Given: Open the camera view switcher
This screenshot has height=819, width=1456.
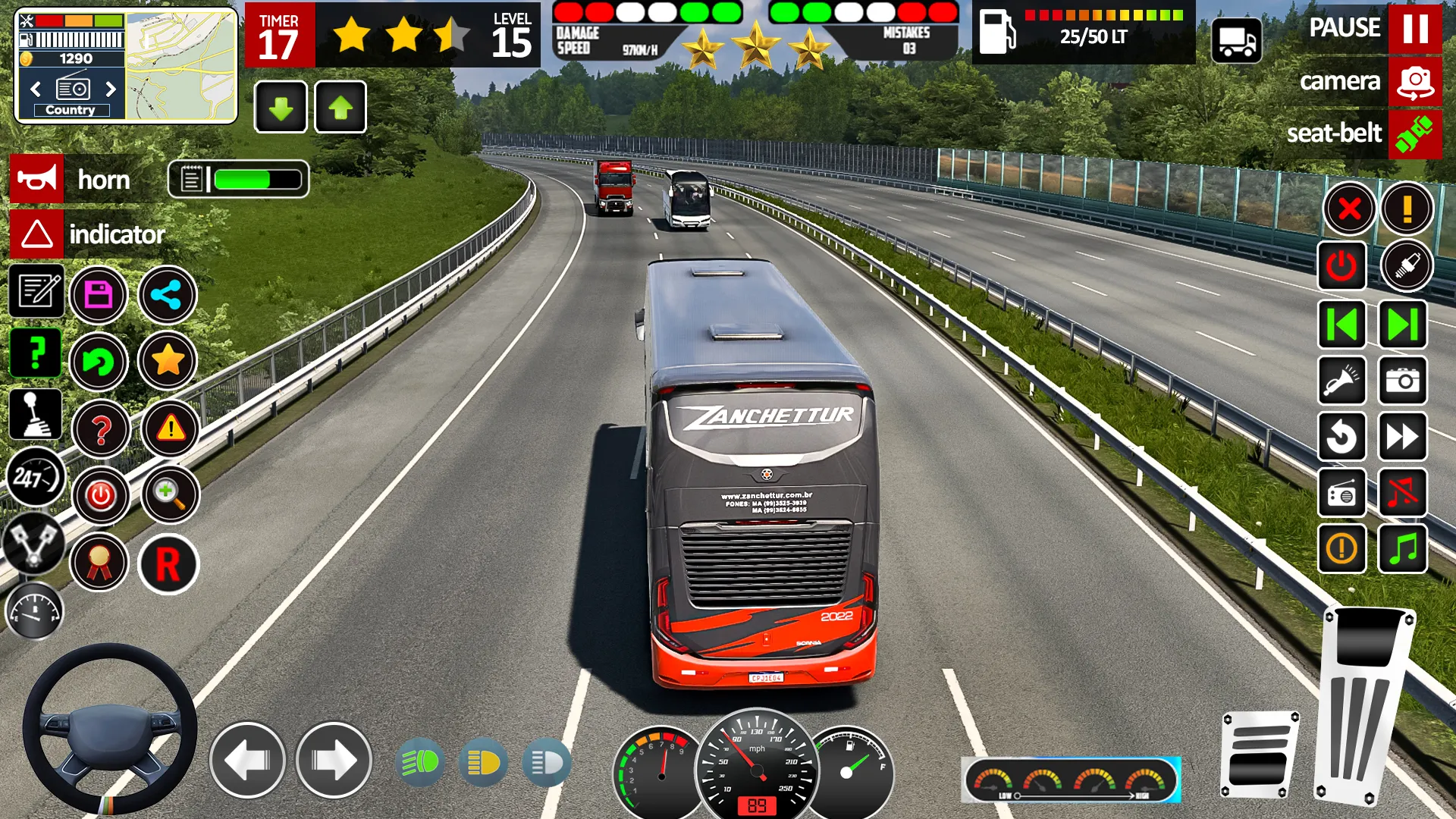Looking at the screenshot, I should click(x=1414, y=81).
